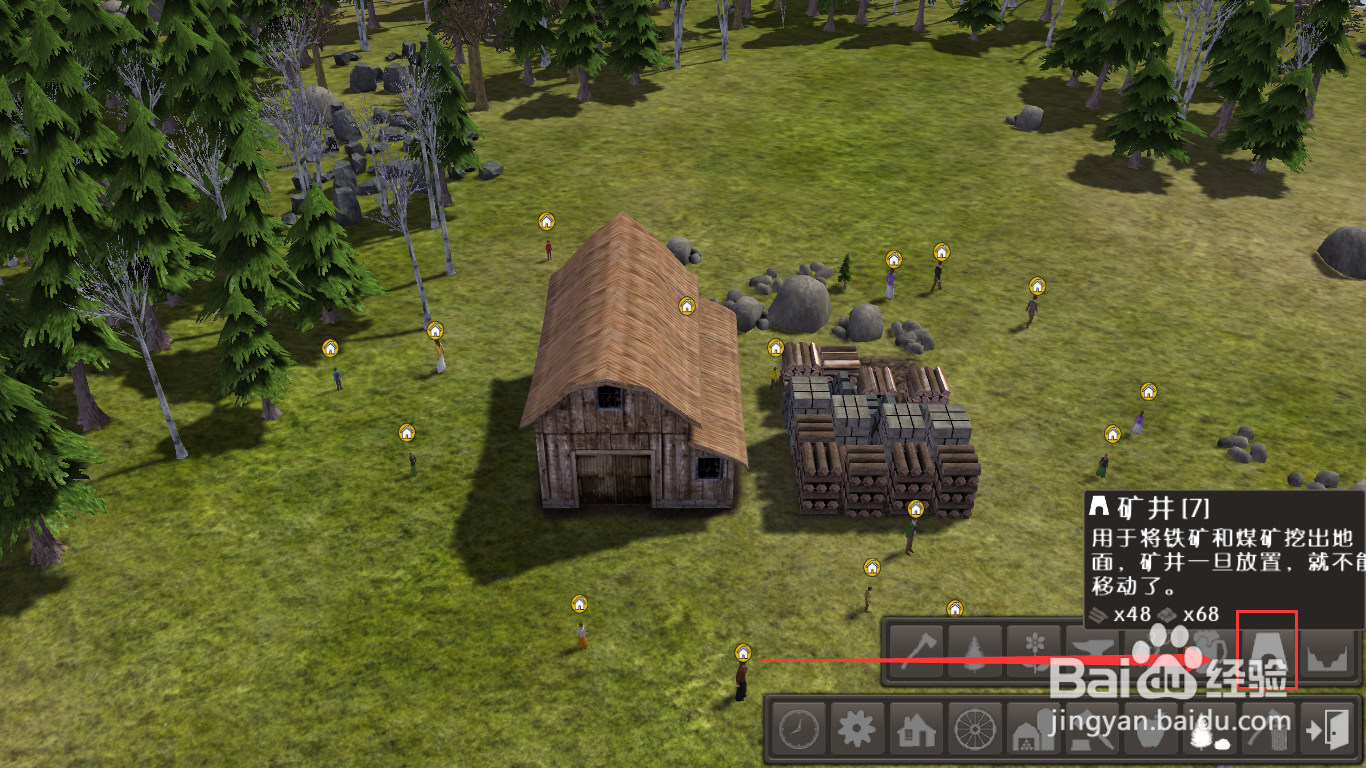
Task: Open the axe and stump removal menu
Action: click(1268, 731)
